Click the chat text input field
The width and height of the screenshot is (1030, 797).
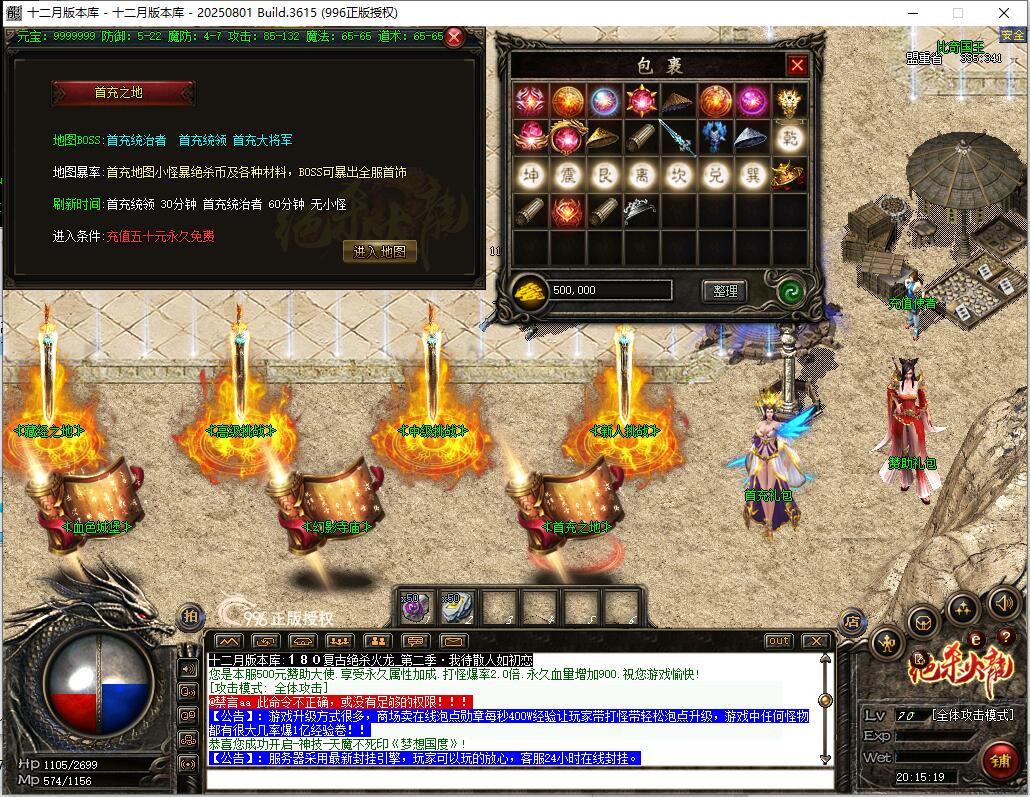click(515, 777)
